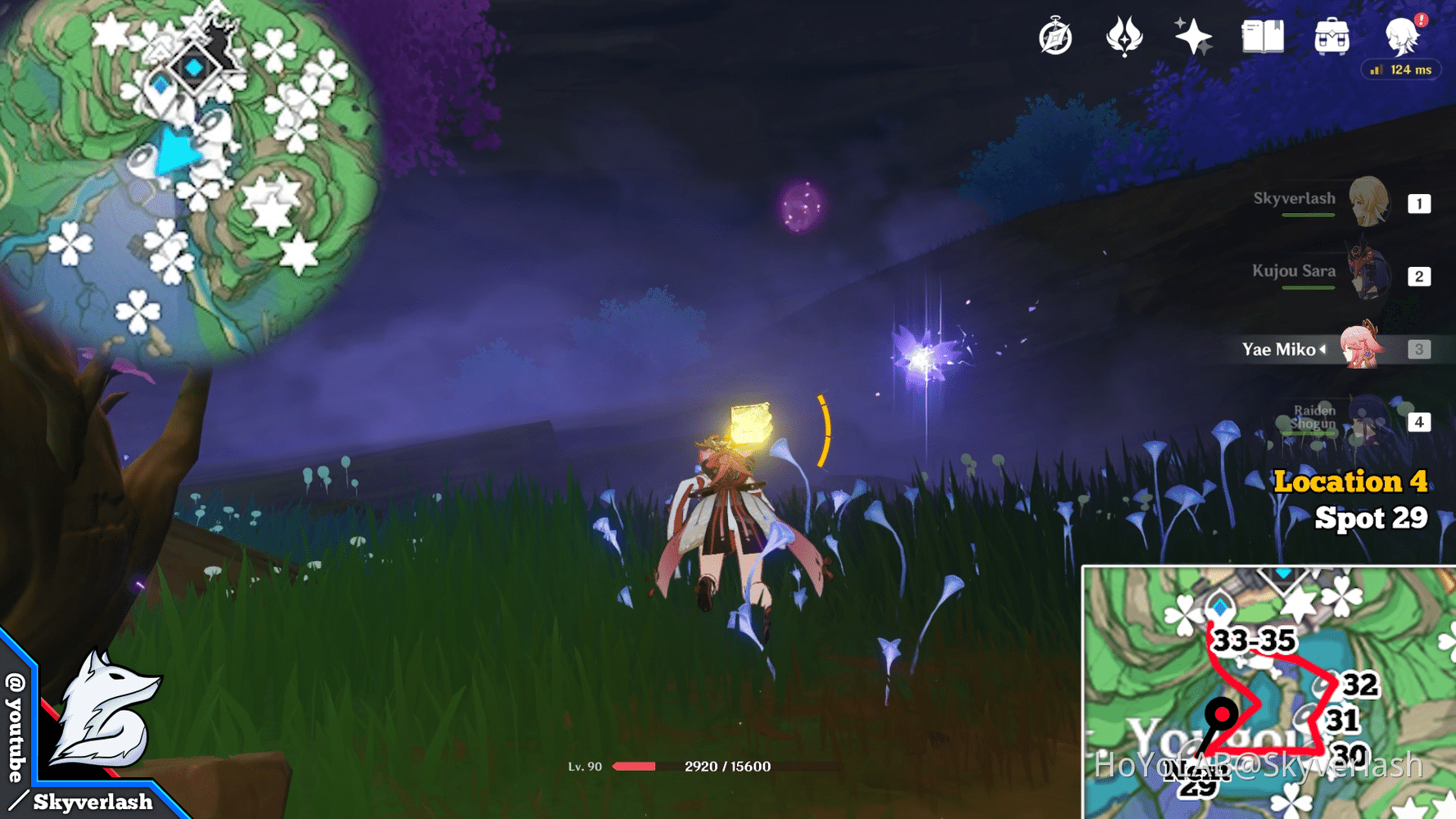Open the Events page wing icon
The width and height of the screenshot is (1456, 819).
click(1123, 36)
